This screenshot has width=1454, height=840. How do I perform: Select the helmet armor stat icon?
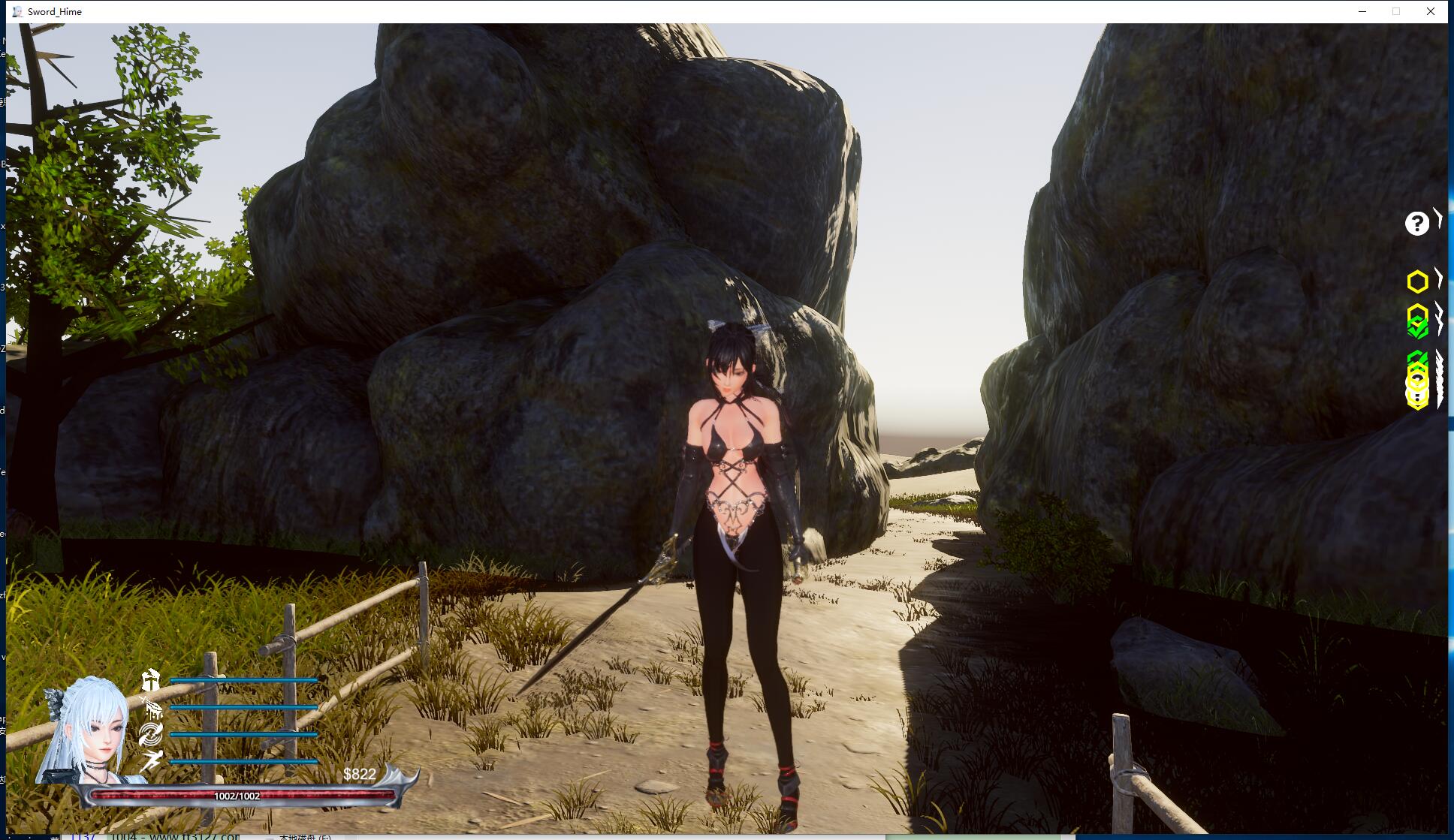152,681
